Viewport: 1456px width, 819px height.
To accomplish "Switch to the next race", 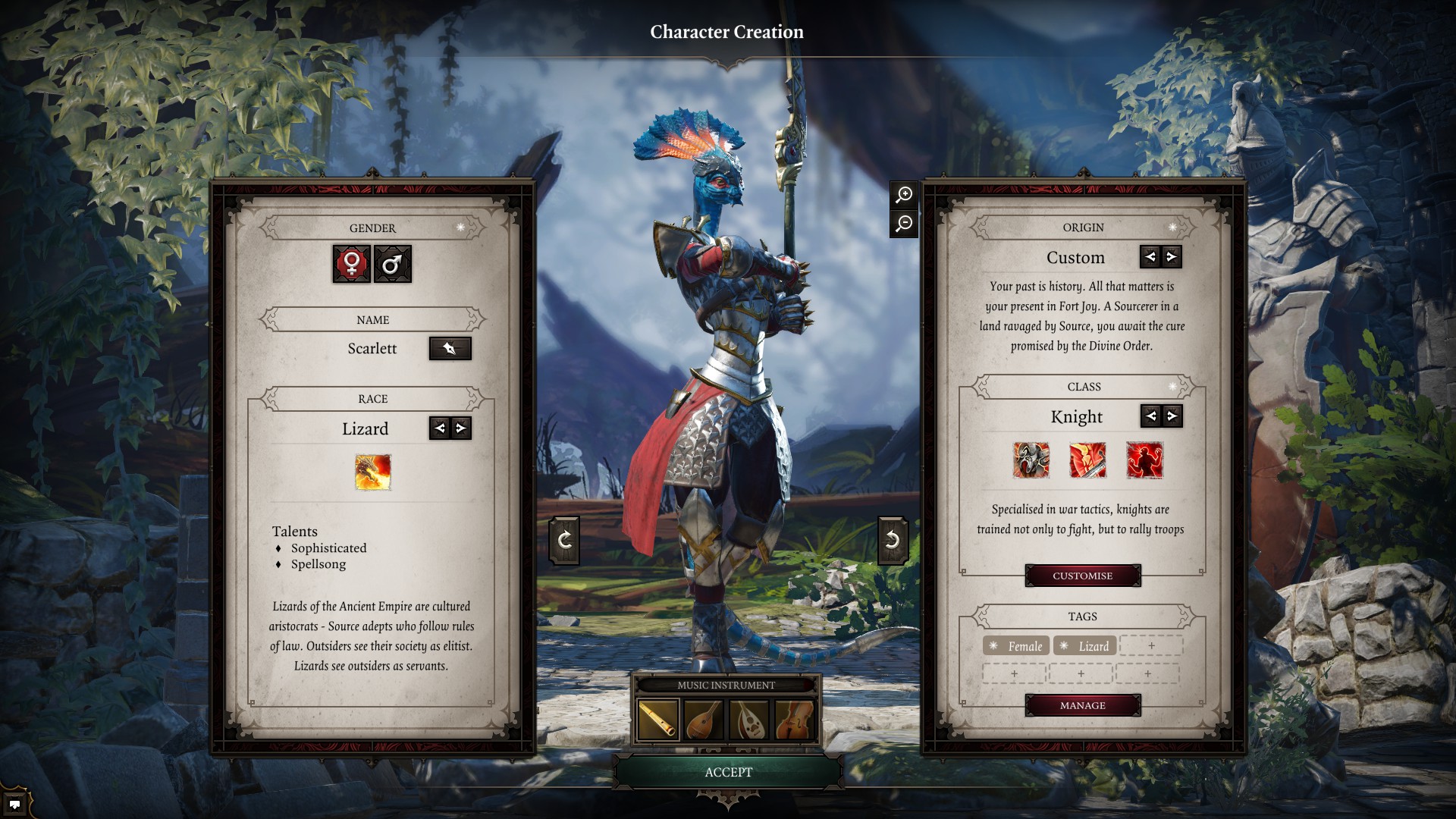I will click(460, 428).
